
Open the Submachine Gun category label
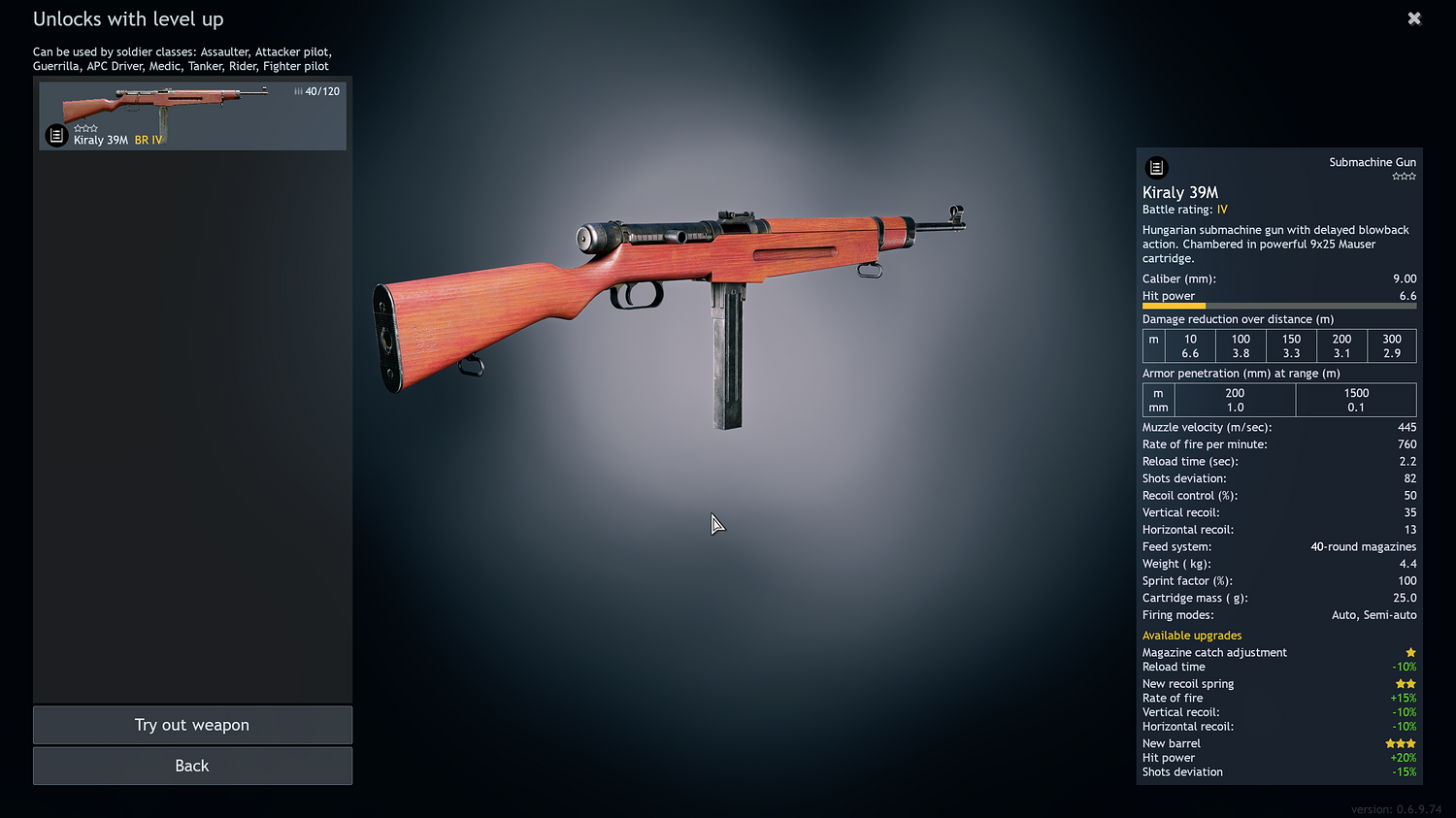[x=1373, y=162]
